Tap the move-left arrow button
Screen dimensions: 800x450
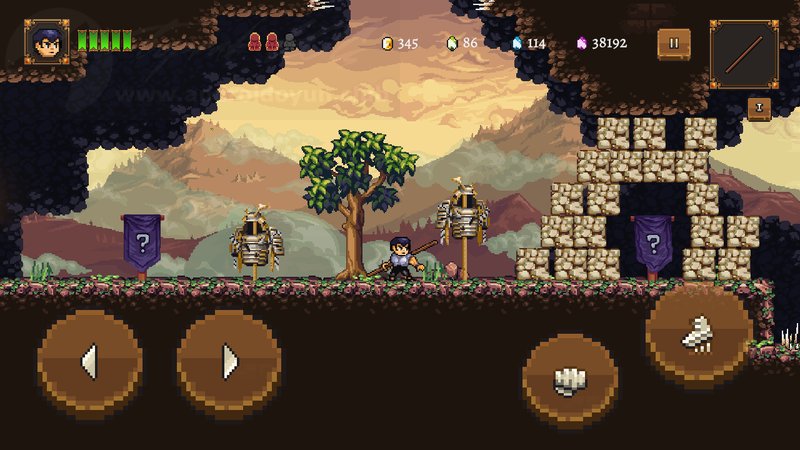89,360
